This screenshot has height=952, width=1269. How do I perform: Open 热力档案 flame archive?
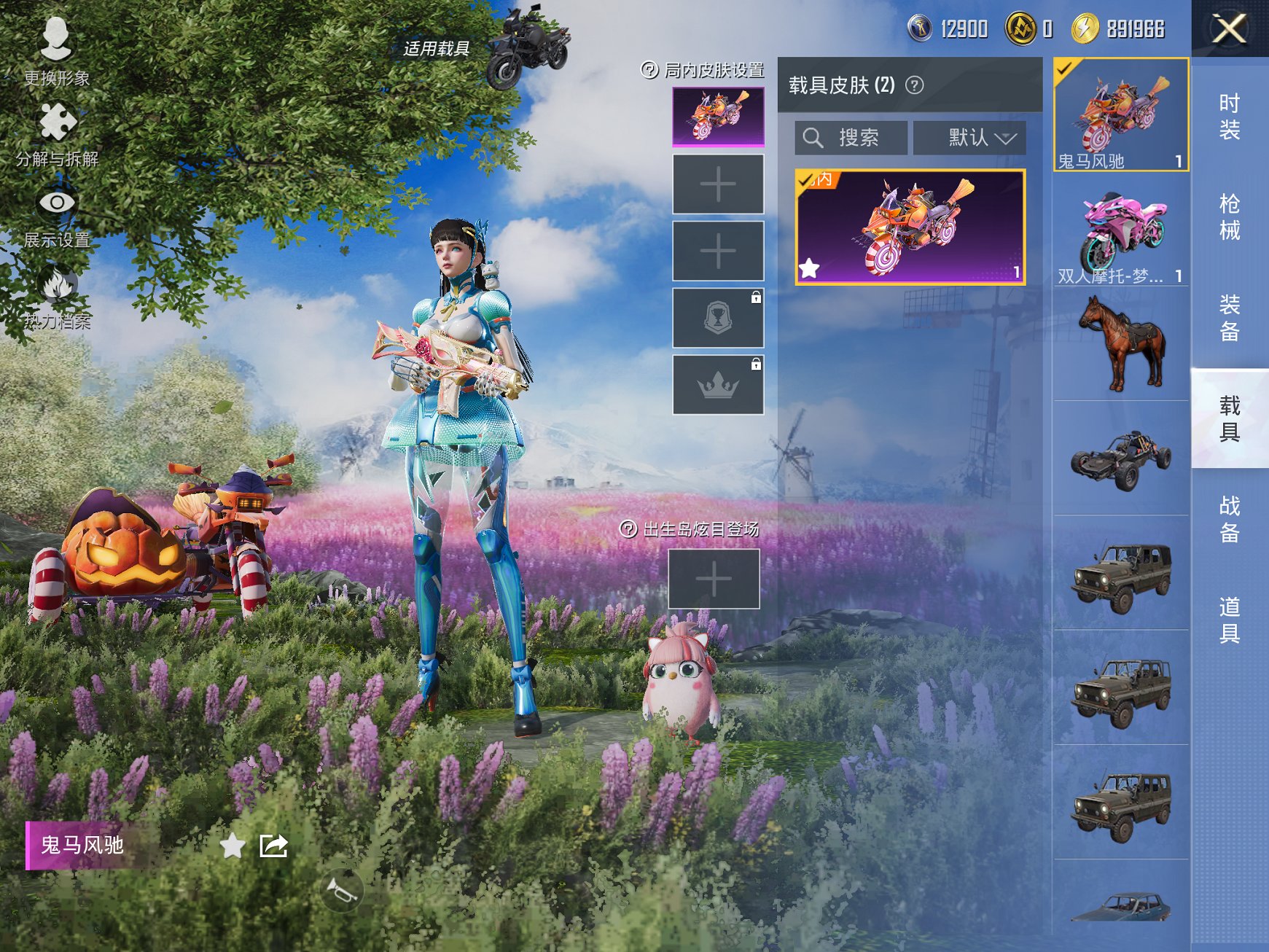57,297
